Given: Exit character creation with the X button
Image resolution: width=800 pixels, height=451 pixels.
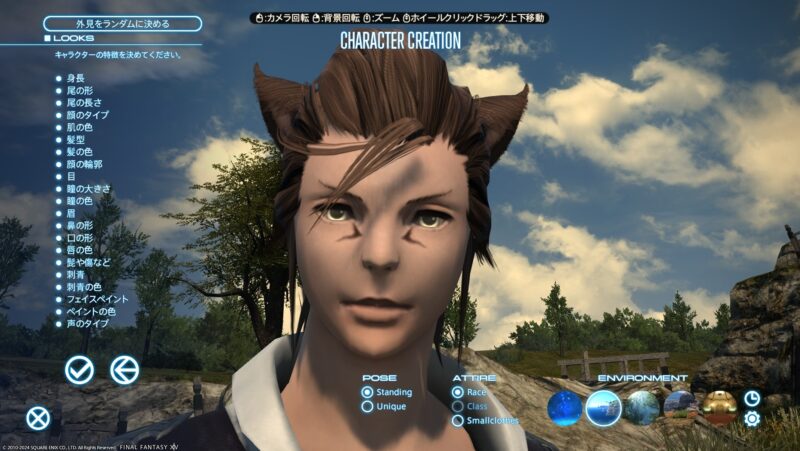Looking at the screenshot, I should pos(38,418).
